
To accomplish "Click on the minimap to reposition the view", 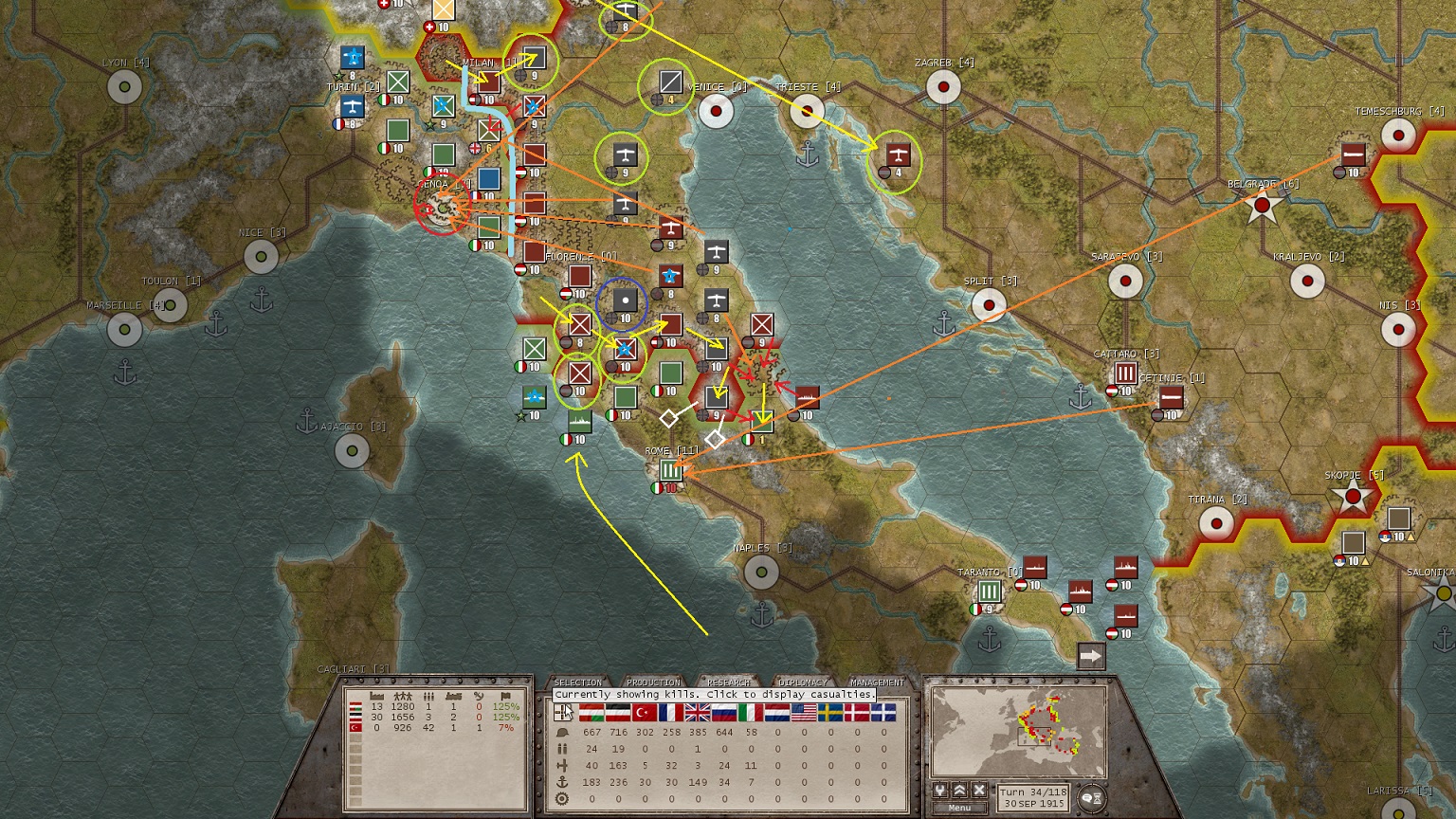I will pyautogui.click(x=1033, y=735).
